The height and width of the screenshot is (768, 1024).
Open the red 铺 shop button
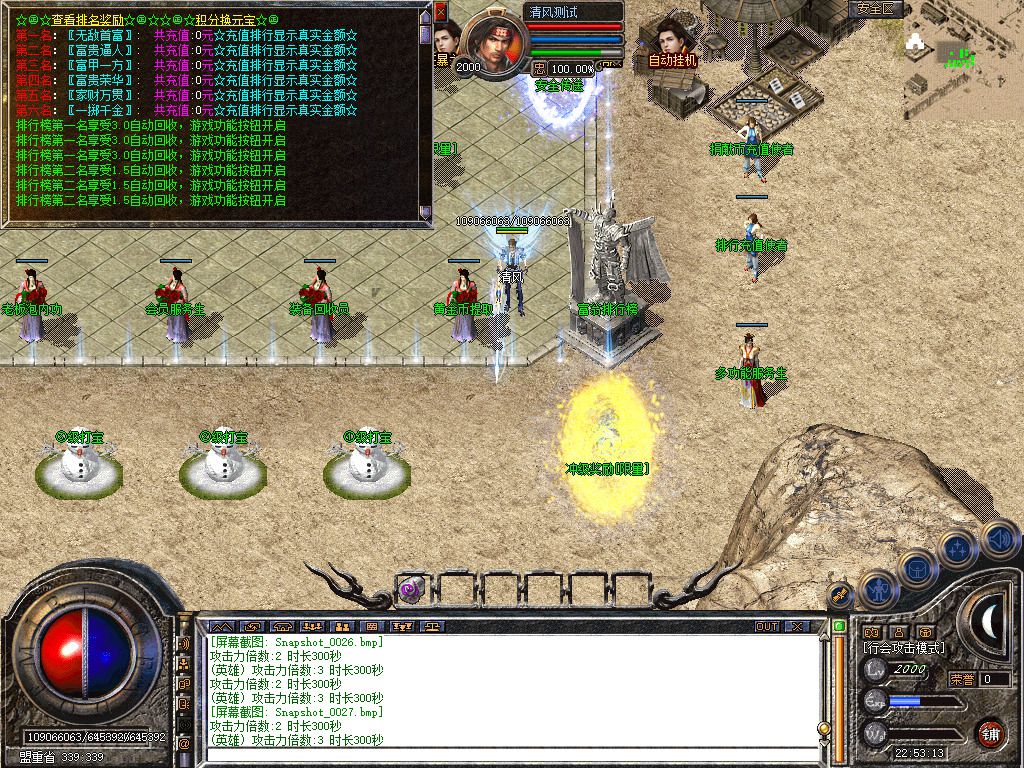pos(990,732)
